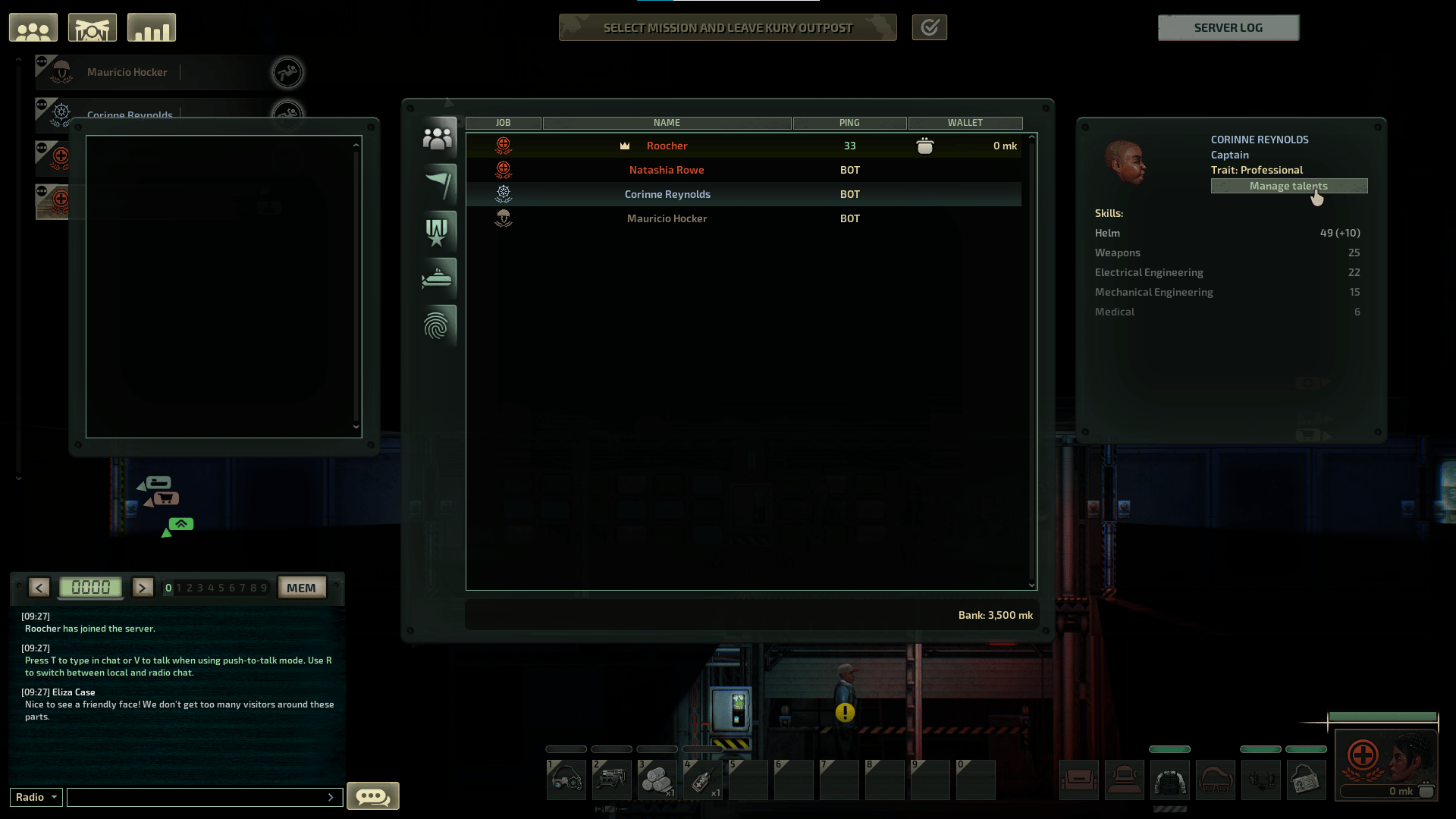Screen dimensions: 1456x819
Task: Open the Crew list tab with the people icon
Action: click(438, 136)
